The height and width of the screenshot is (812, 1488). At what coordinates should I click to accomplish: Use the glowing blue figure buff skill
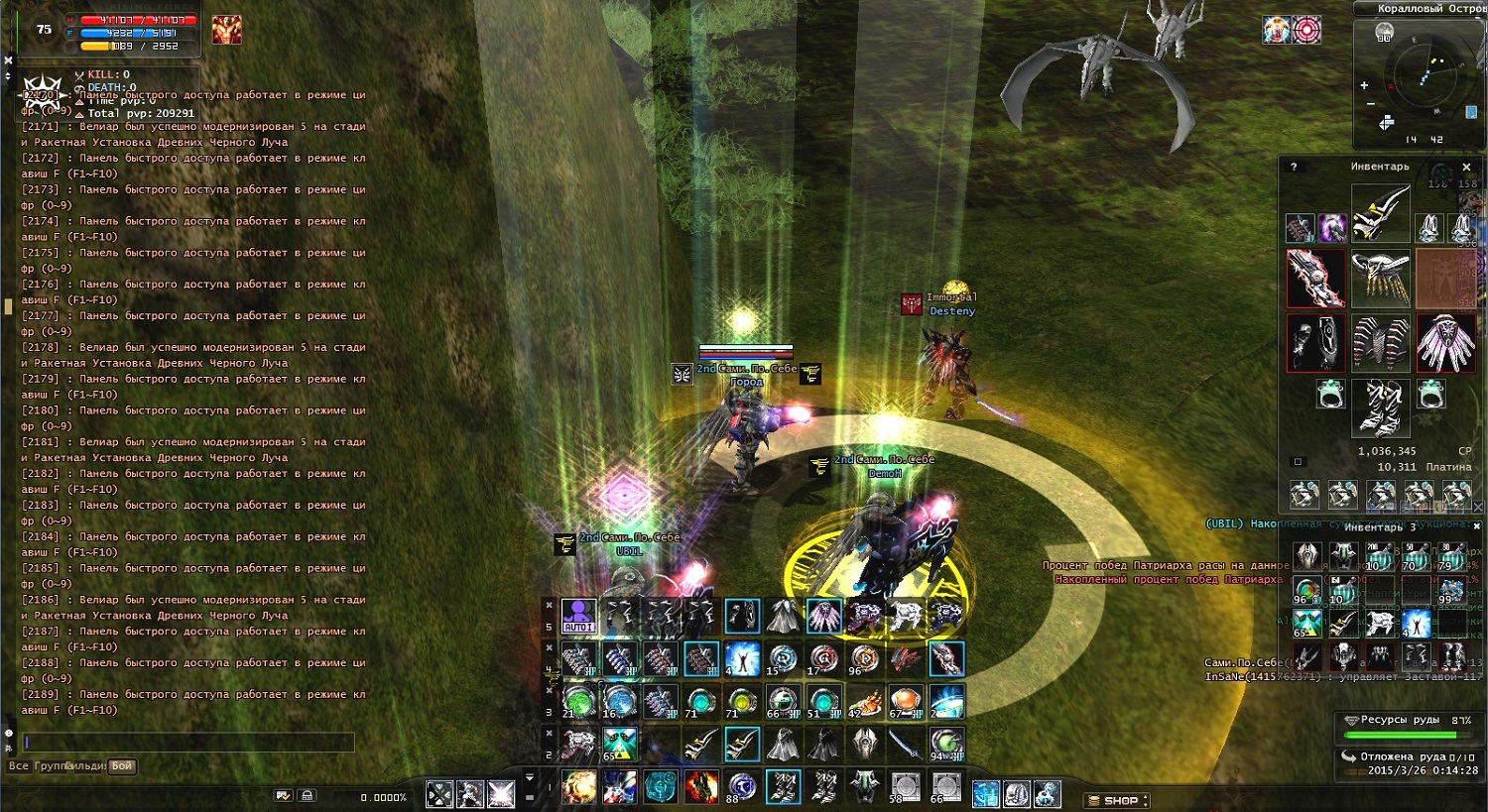742,658
